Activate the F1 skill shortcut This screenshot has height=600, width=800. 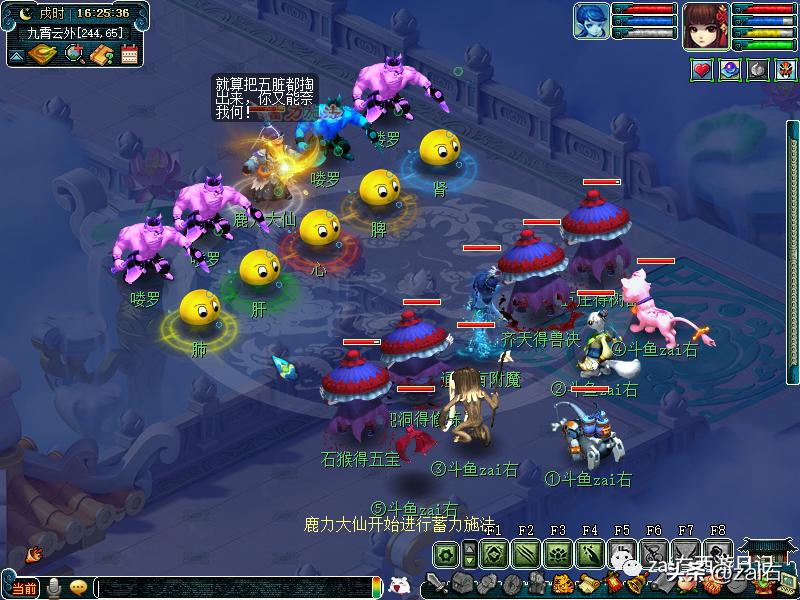tap(493, 553)
